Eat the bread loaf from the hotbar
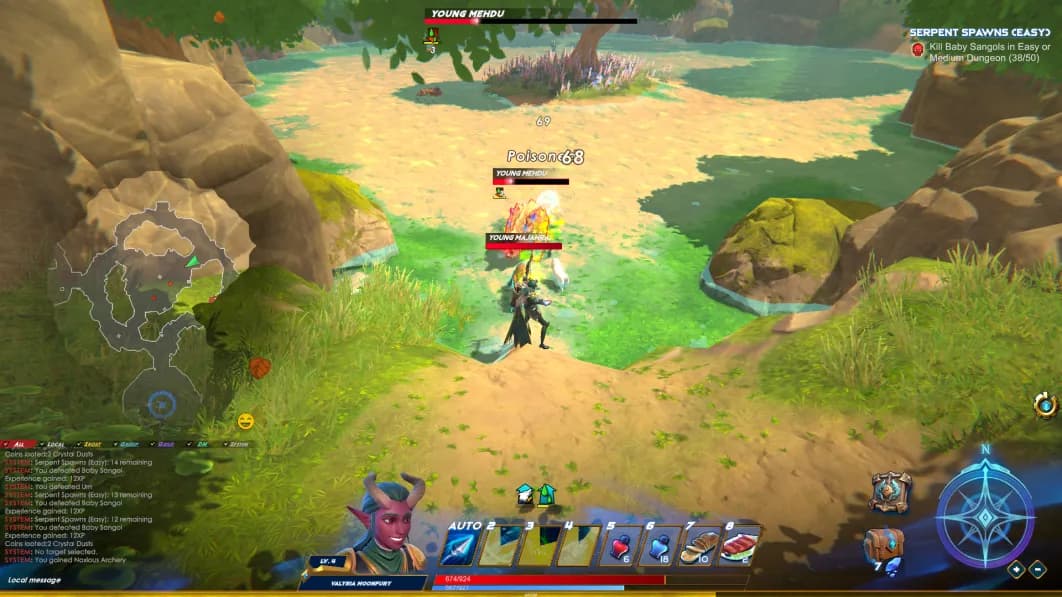 pos(698,546)
